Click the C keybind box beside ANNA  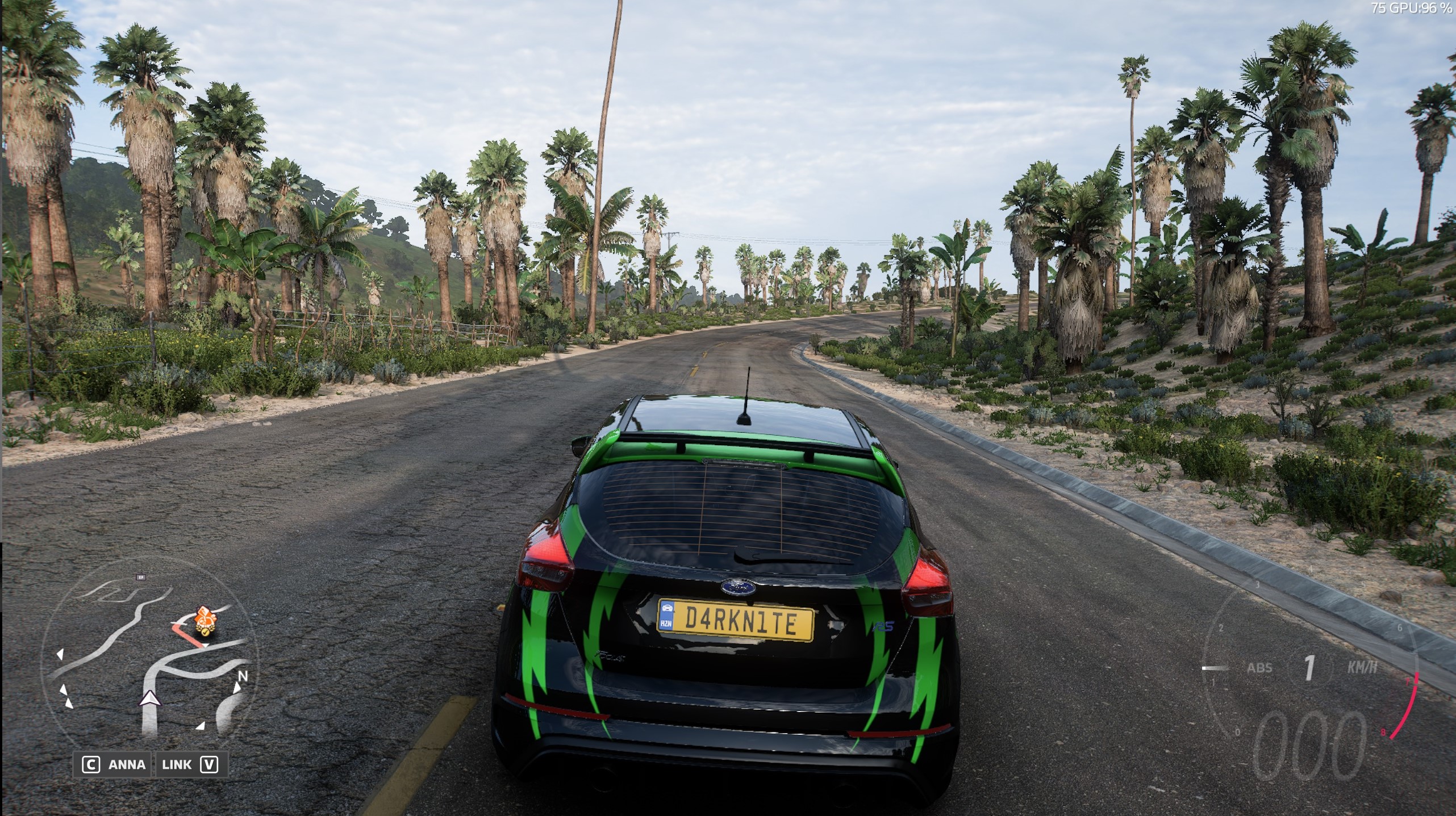click(x=91, y=765)
